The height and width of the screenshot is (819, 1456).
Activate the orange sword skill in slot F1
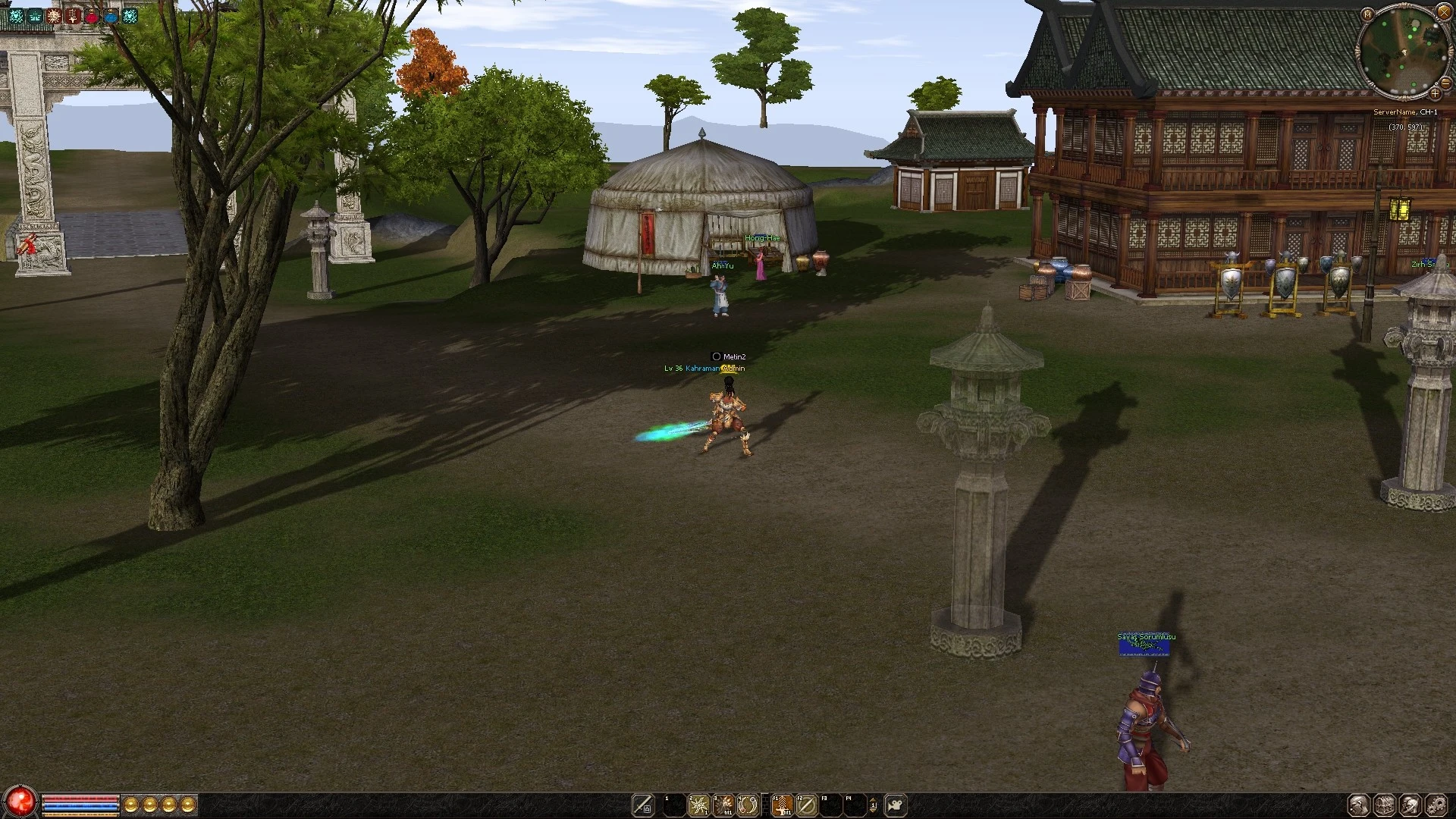782,805
